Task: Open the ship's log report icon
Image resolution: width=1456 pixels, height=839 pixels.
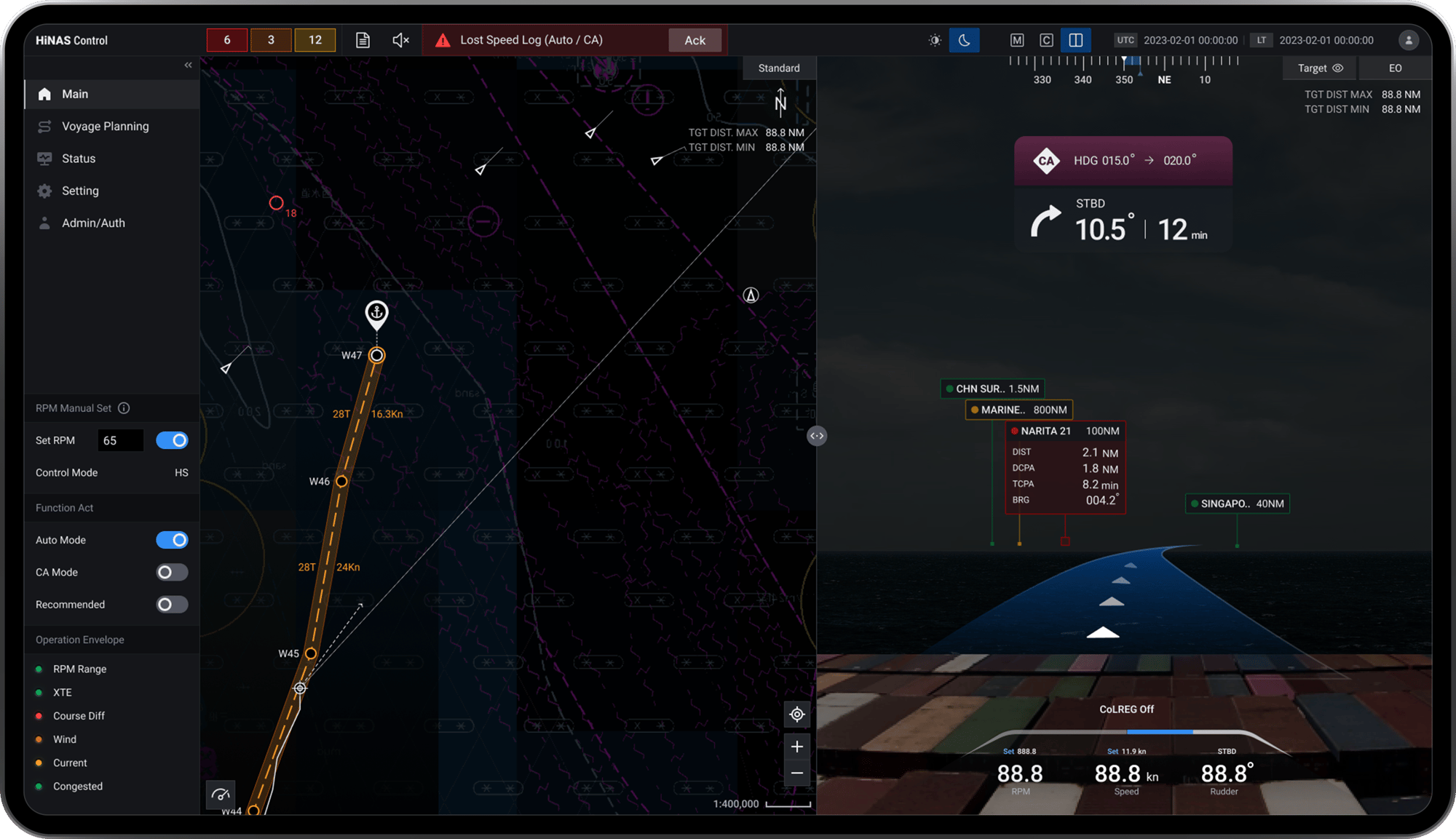Action: (x=362, y=40)
